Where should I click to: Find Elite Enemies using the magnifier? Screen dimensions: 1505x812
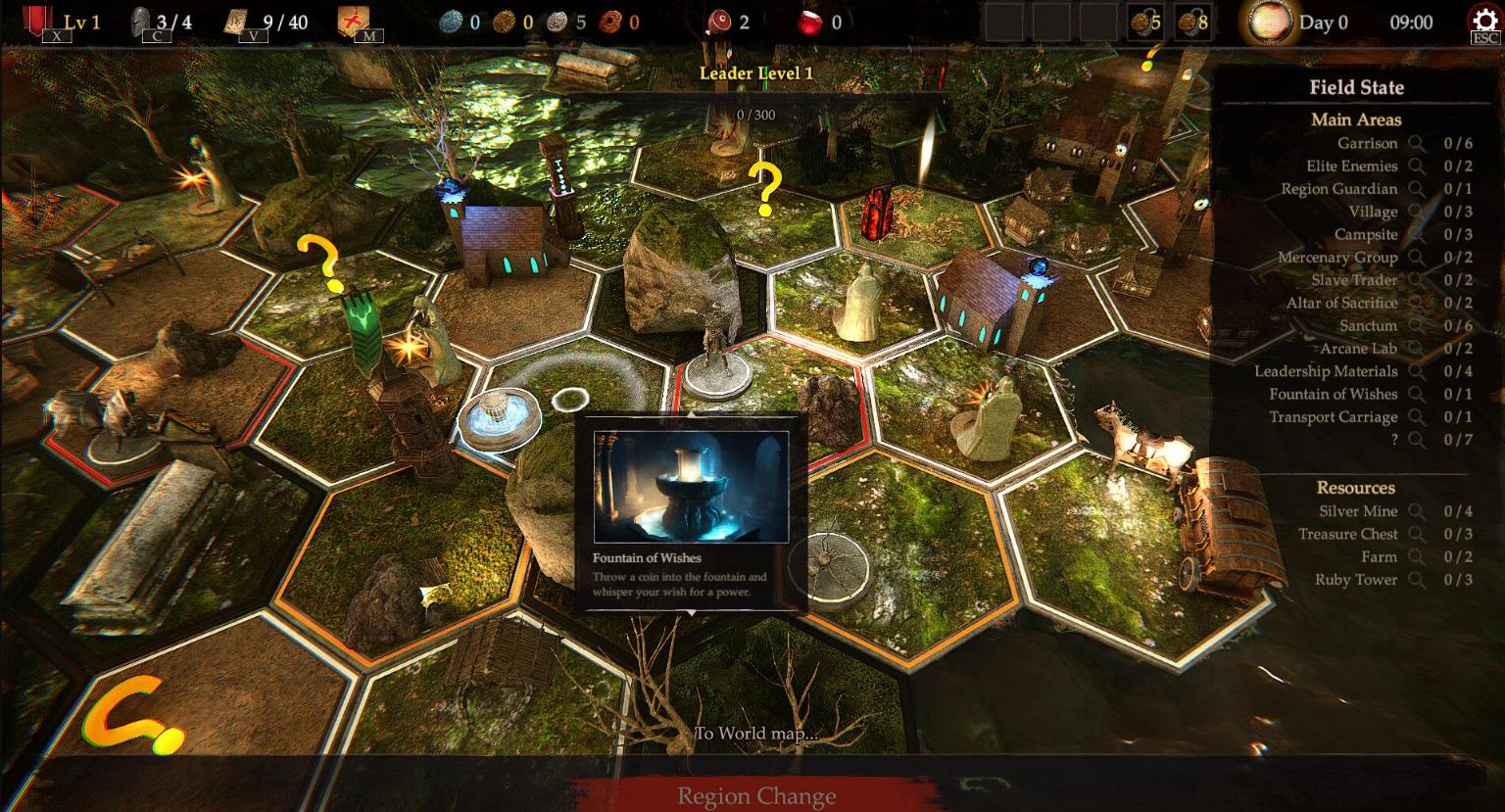1417,167
